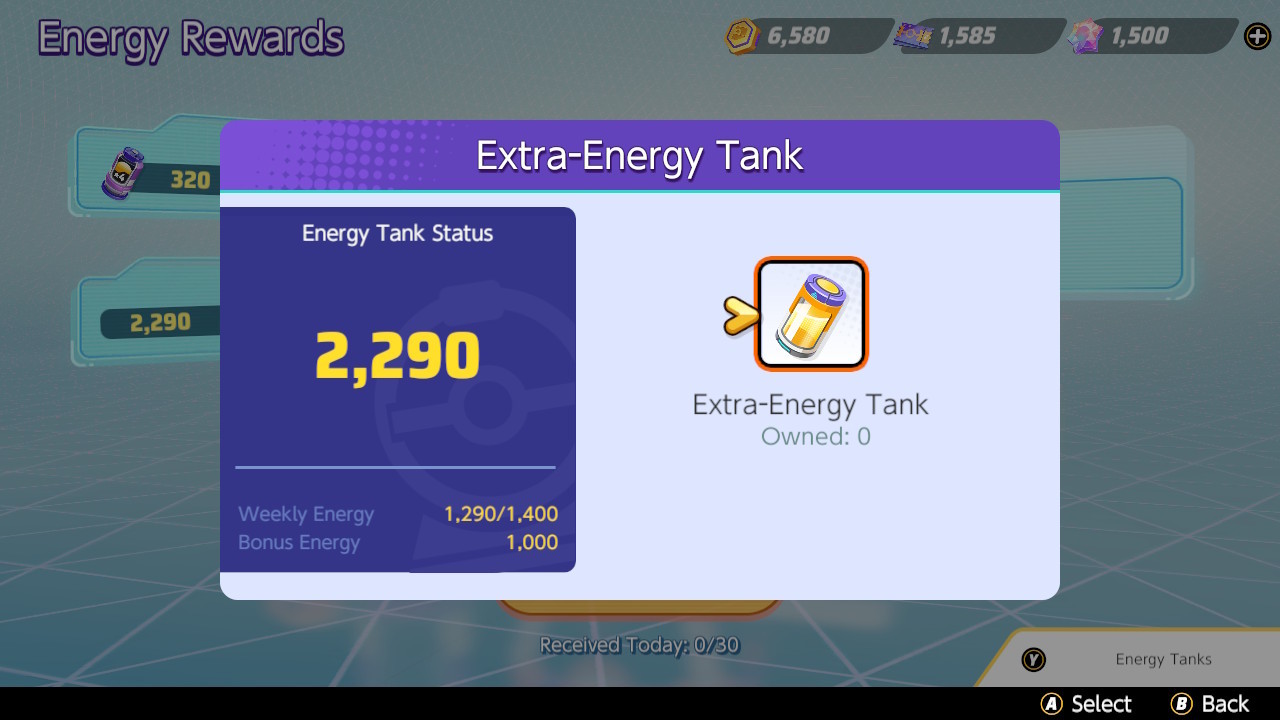
Task: Click the Weekly Energy 1,290/1,400 progress row
Action: click(x=395, y=514)
